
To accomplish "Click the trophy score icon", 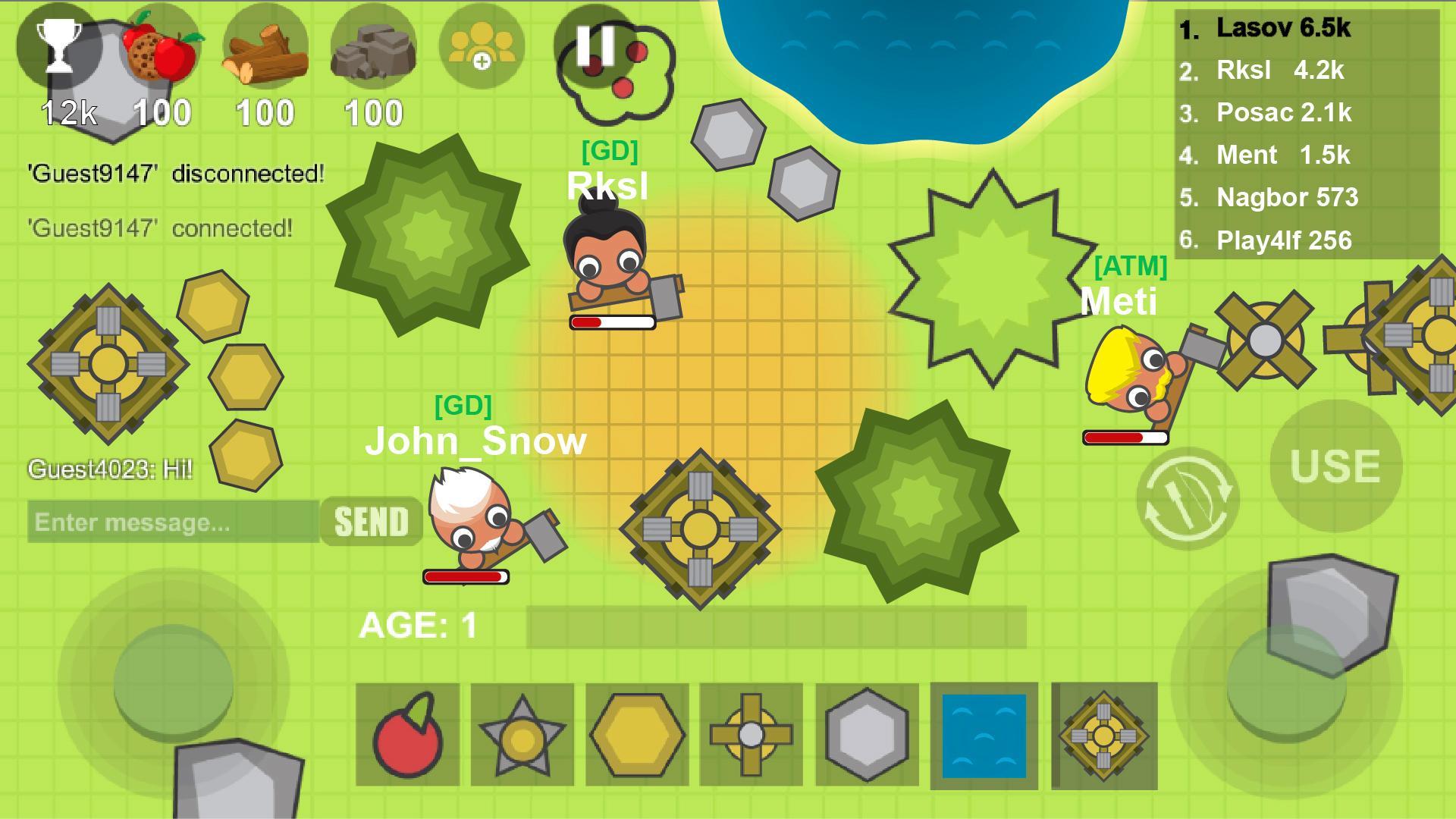I will (62, 47).
